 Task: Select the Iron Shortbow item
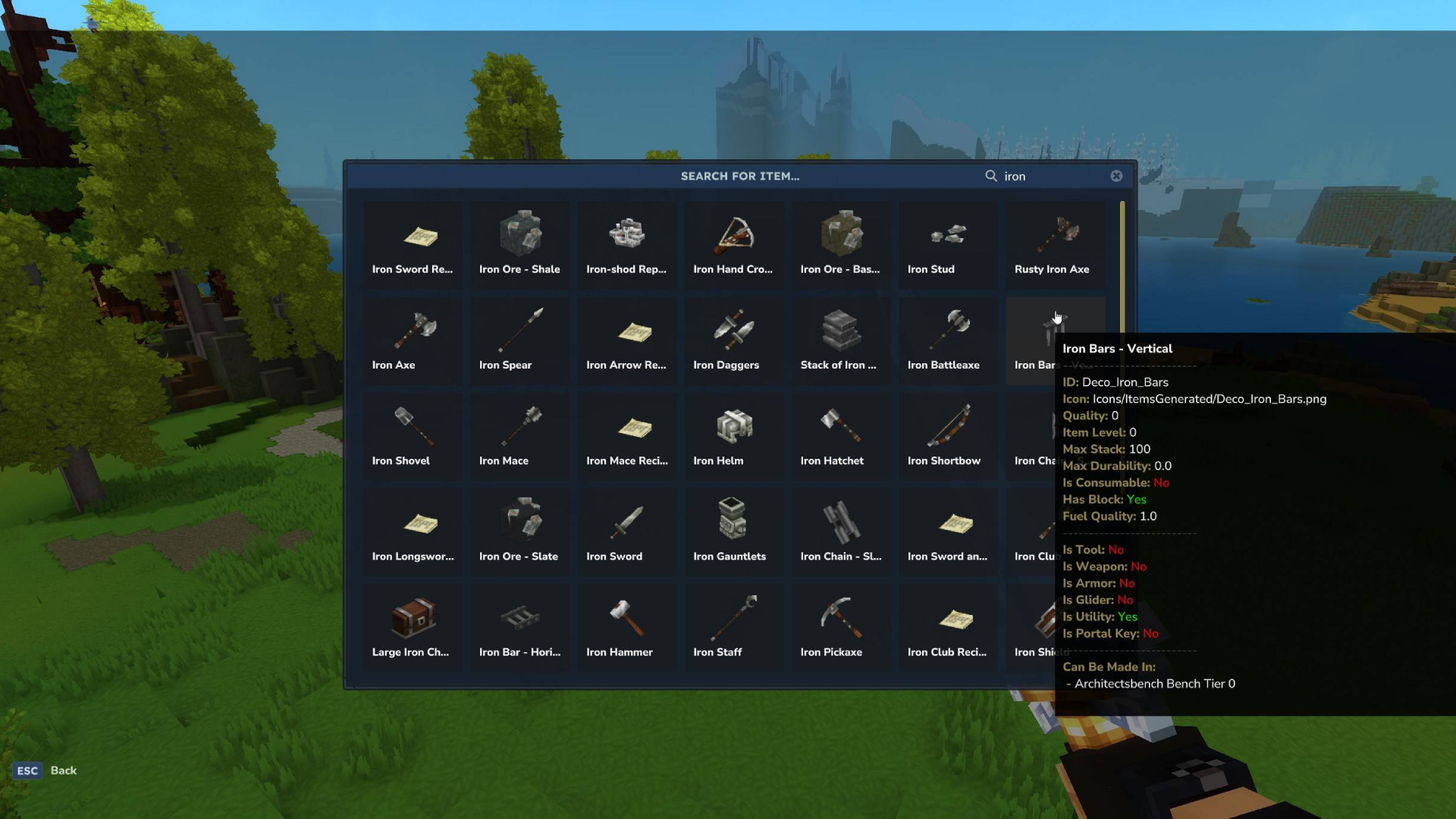tap(947, 435)
